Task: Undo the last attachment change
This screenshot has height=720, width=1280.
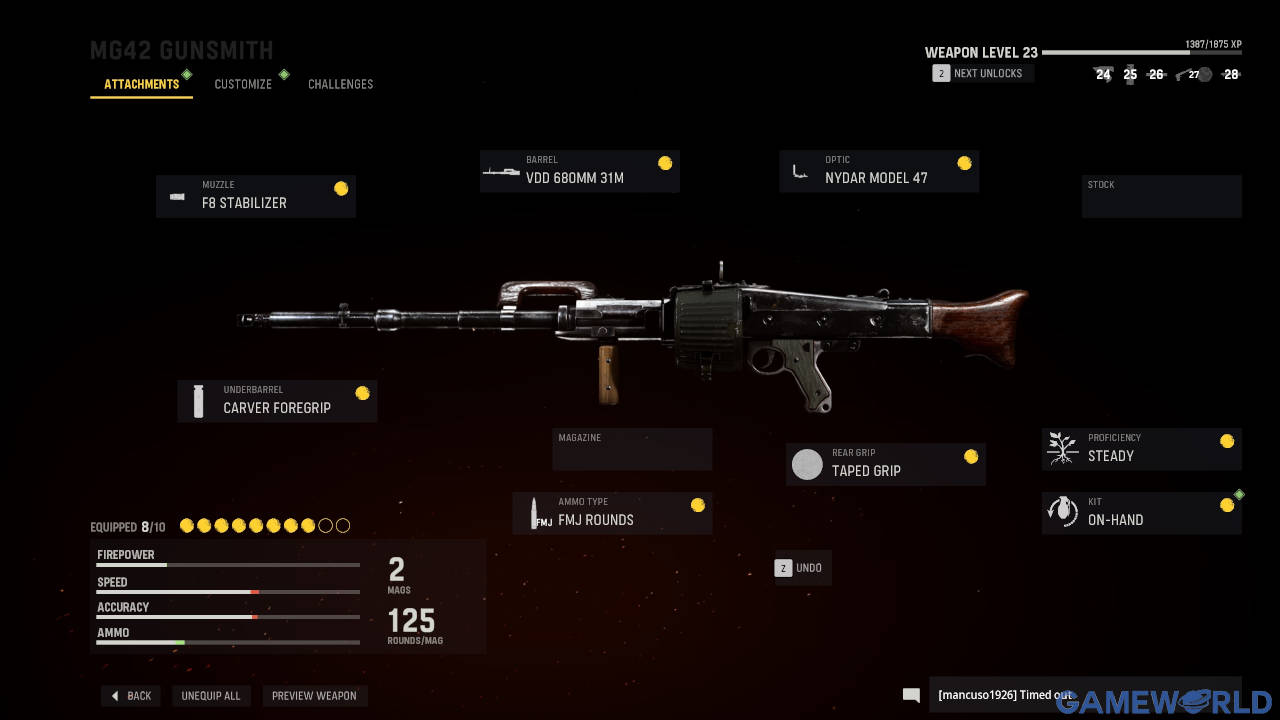Action: (801, 568)
